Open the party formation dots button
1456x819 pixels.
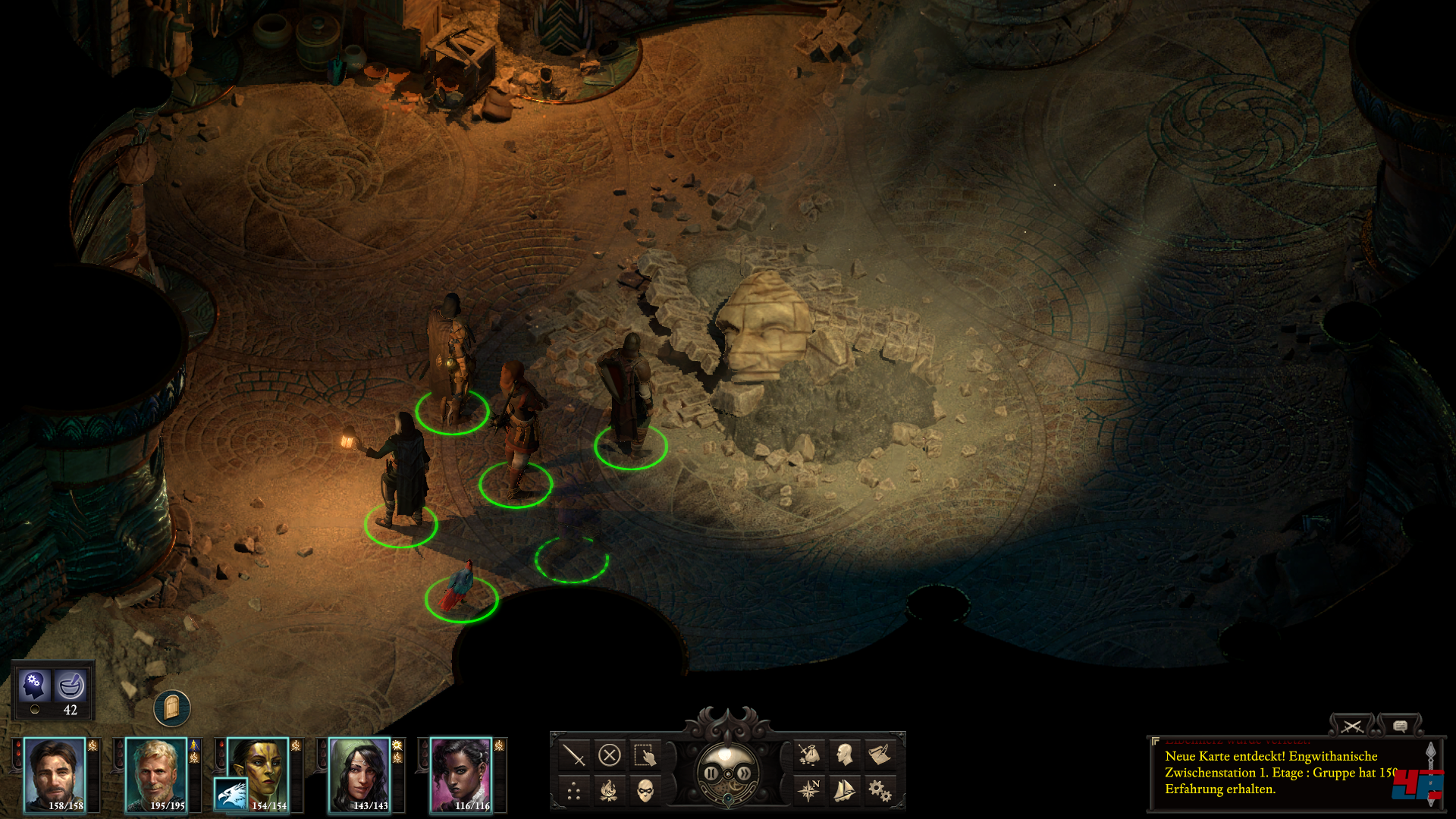coord(574,792)
